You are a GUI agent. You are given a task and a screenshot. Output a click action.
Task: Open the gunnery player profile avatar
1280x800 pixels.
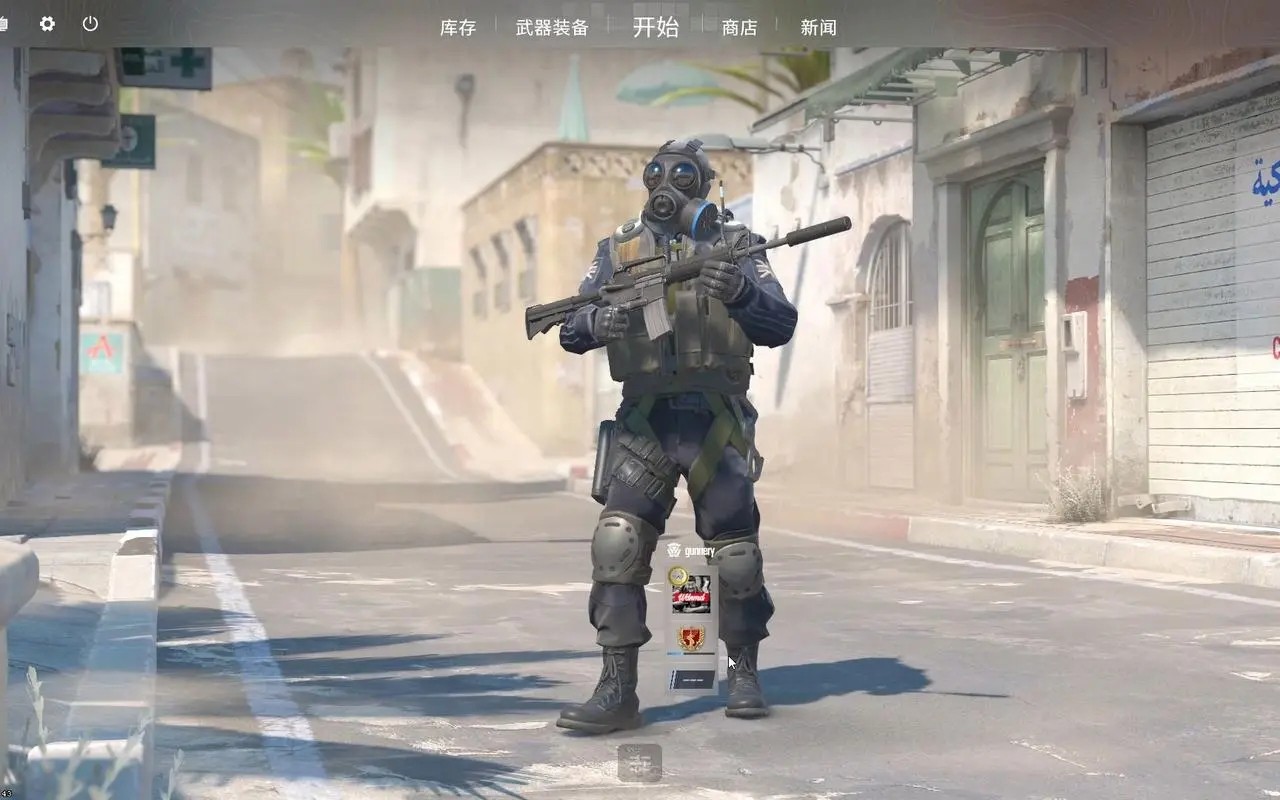point(691,594)
